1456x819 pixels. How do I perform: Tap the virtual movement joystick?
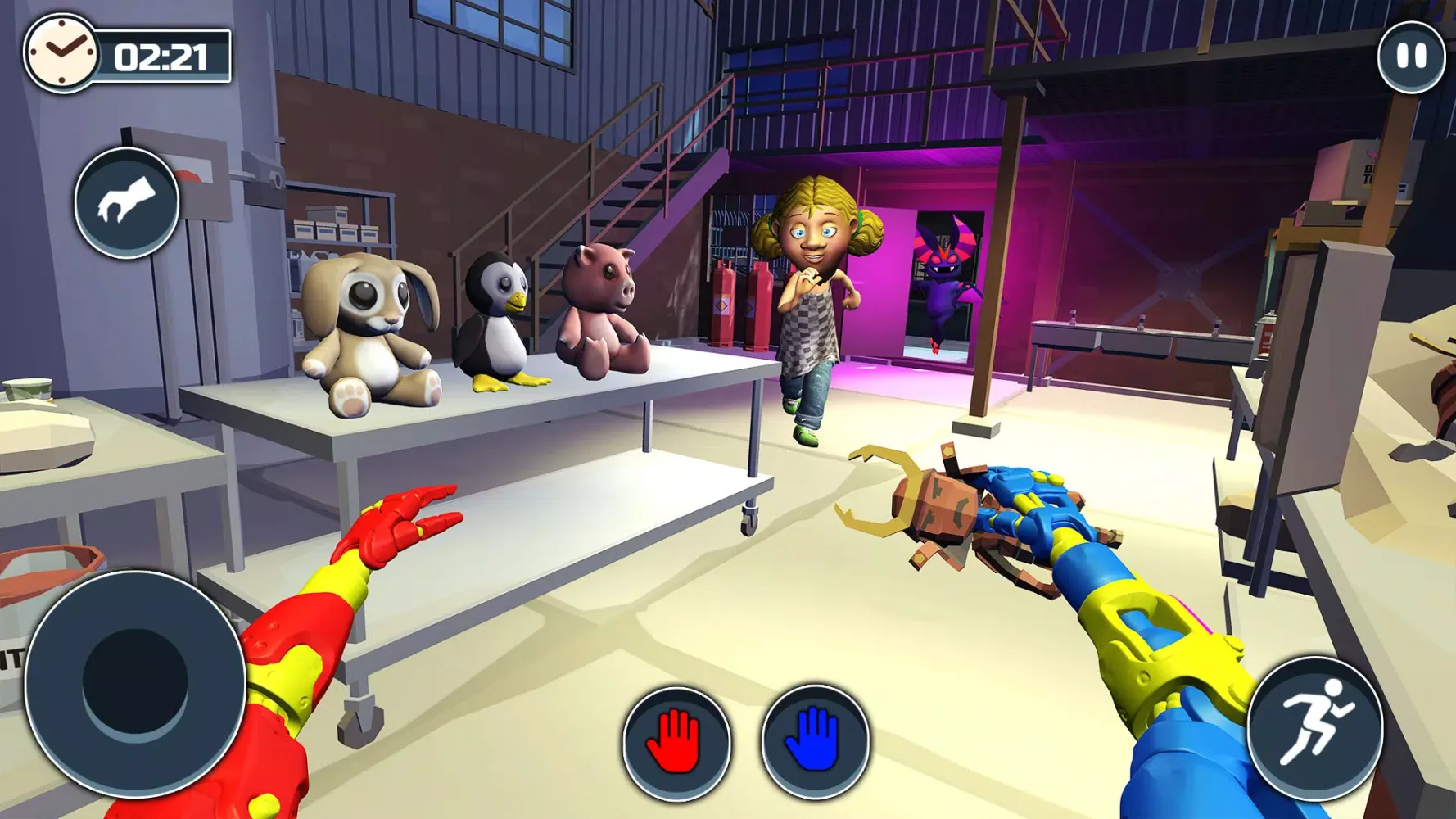point(135,682)
